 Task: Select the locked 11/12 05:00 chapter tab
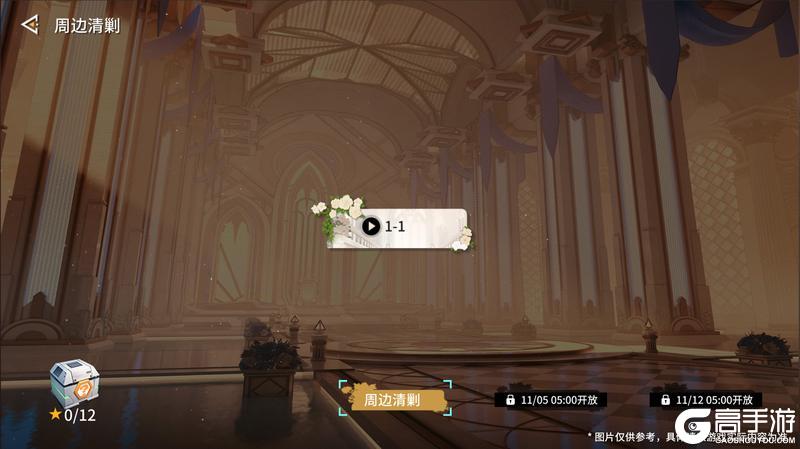708,399
